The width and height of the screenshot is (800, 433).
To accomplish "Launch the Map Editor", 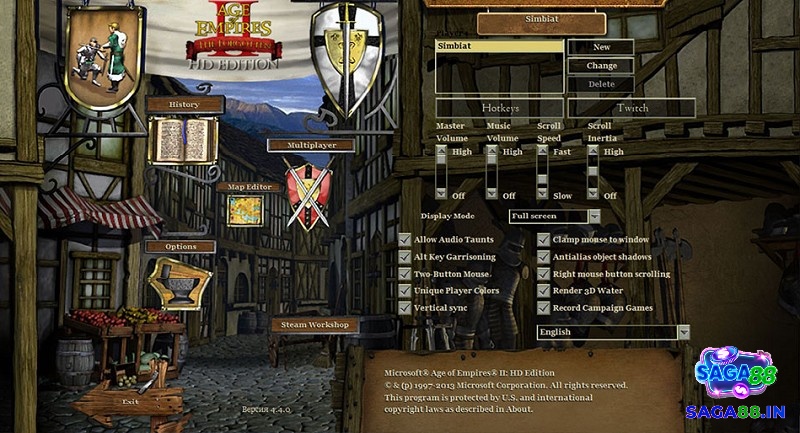I will tap(244, 186).
